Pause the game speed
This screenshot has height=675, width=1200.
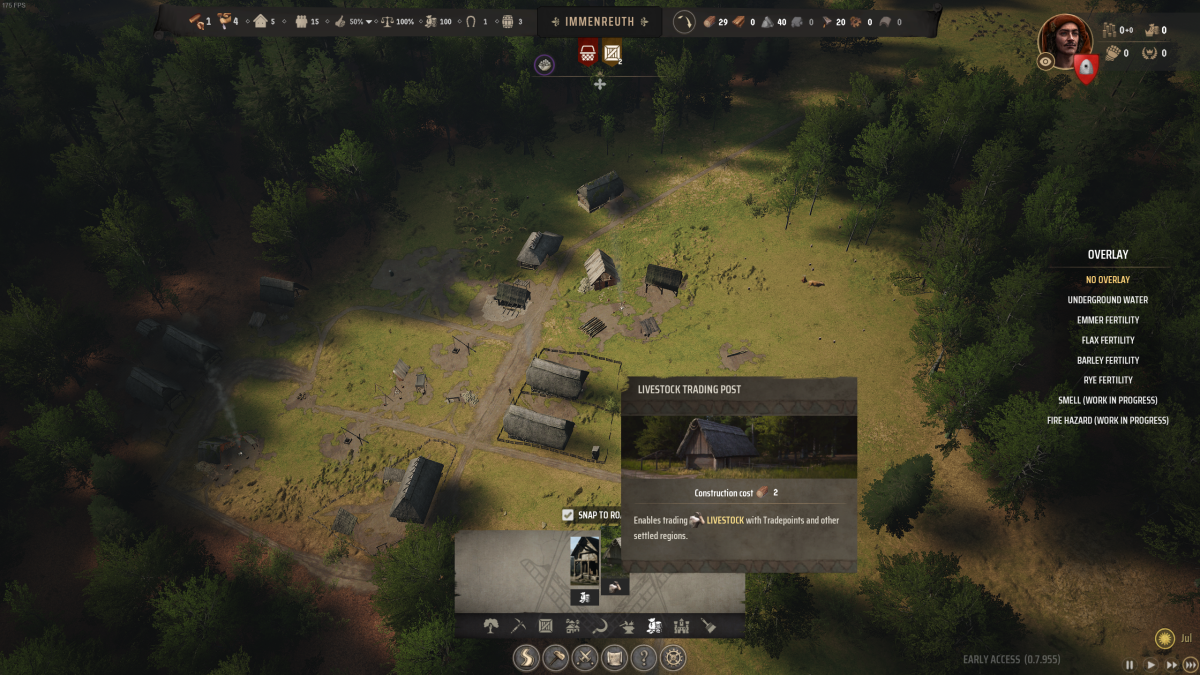[1130, 664]
